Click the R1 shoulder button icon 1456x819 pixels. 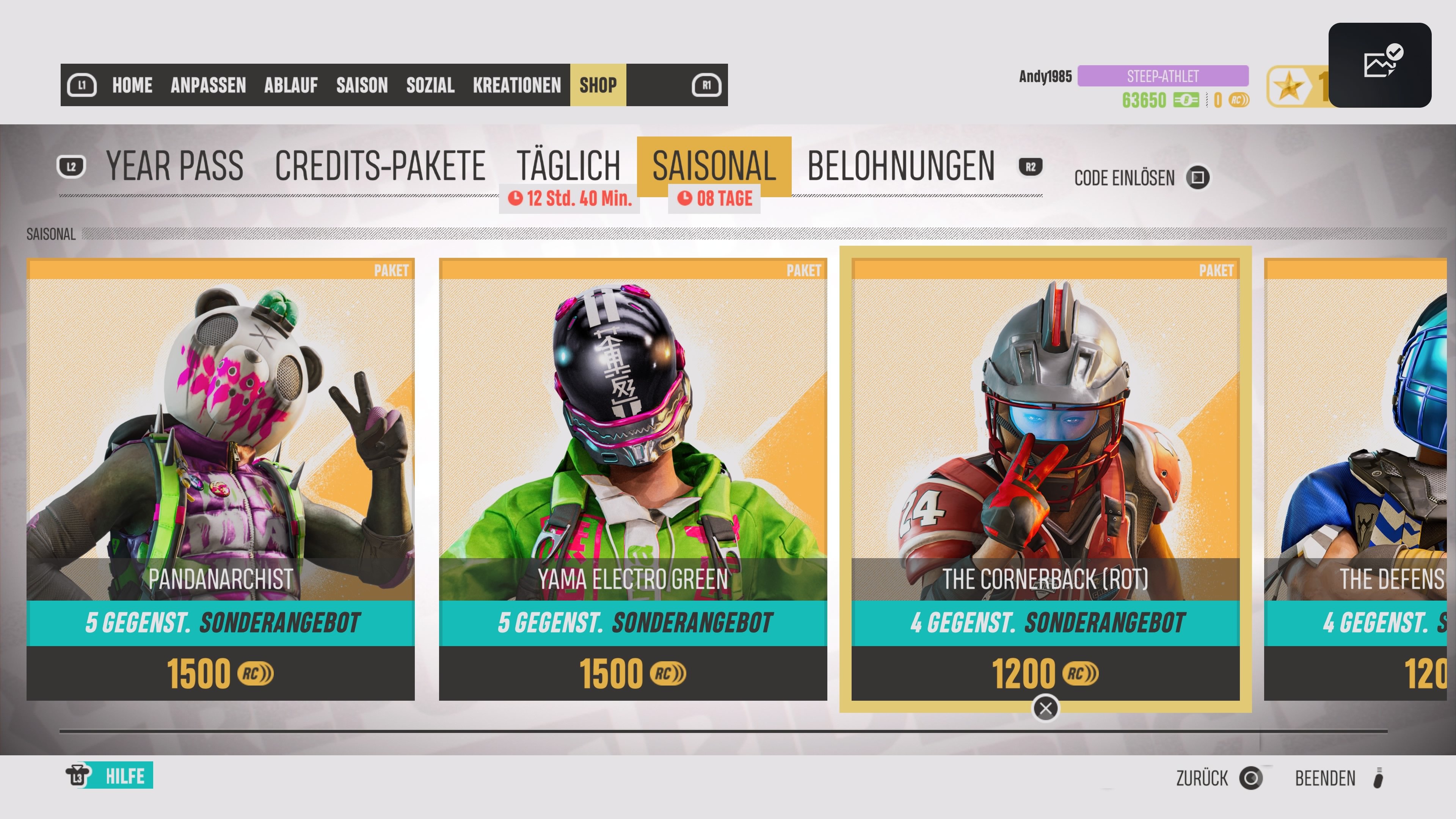(x=706, y=85)
